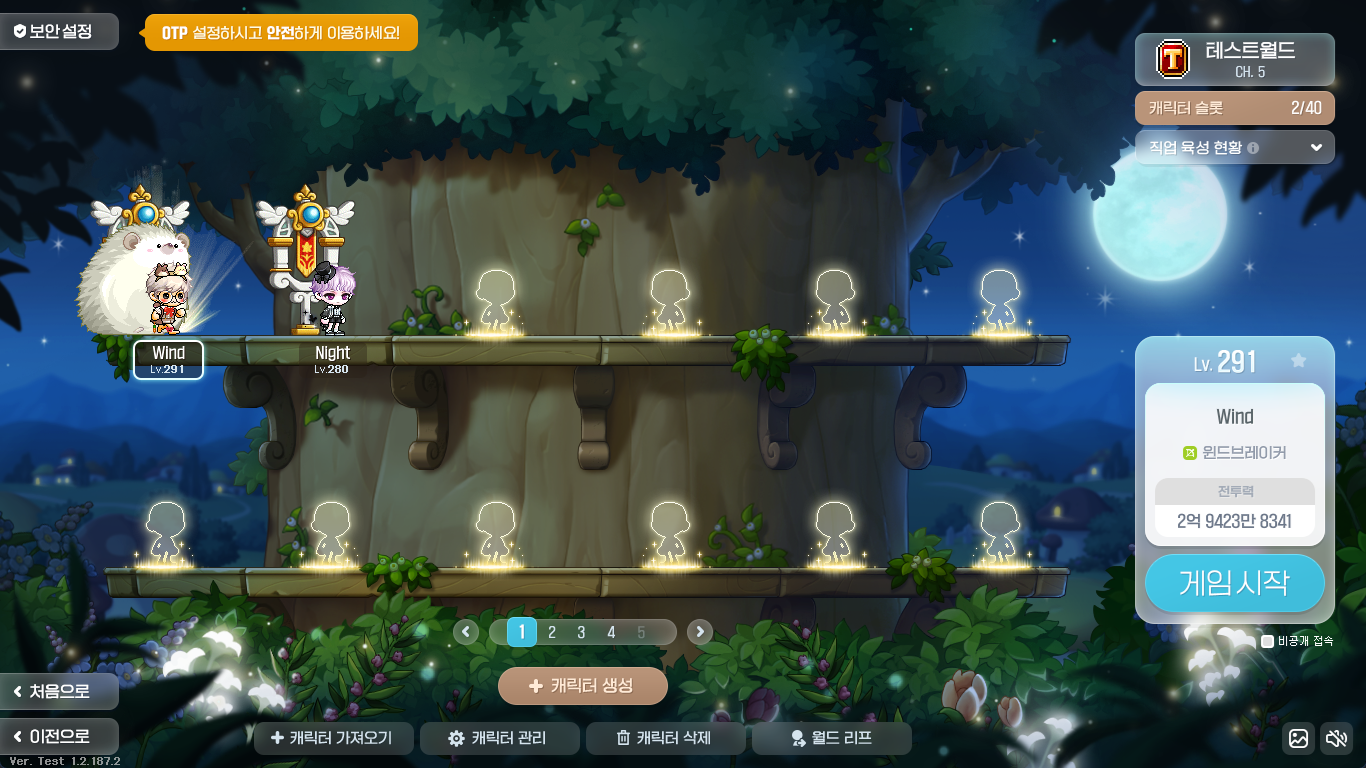Click the OTP 설정 notice banner
Screen dimensions: 1366x768
(x=281, y=32)
